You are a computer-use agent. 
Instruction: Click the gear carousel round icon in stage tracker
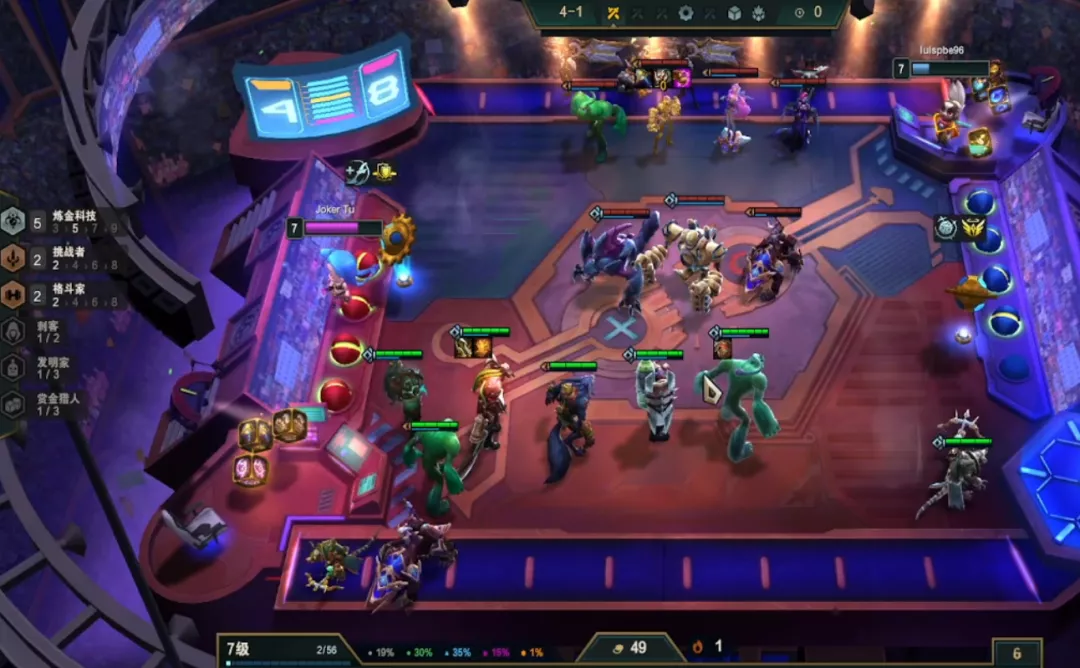tap(685, 13)
